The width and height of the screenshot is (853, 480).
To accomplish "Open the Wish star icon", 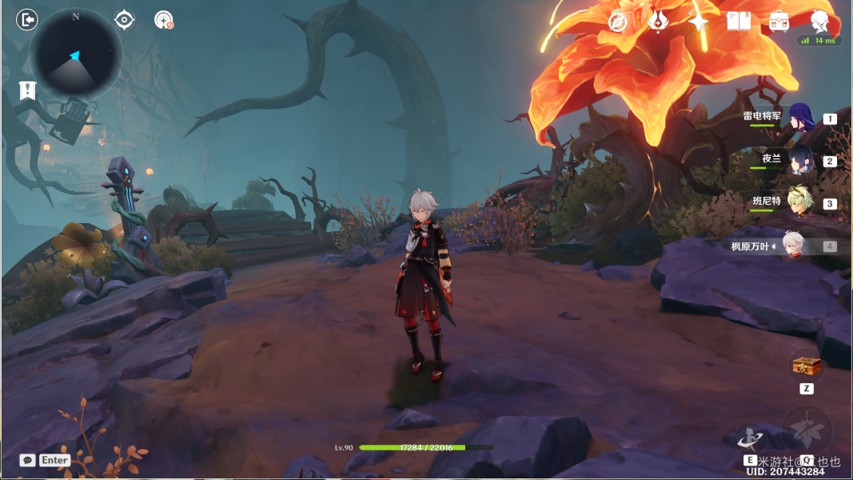I will (x=698, y=21).
